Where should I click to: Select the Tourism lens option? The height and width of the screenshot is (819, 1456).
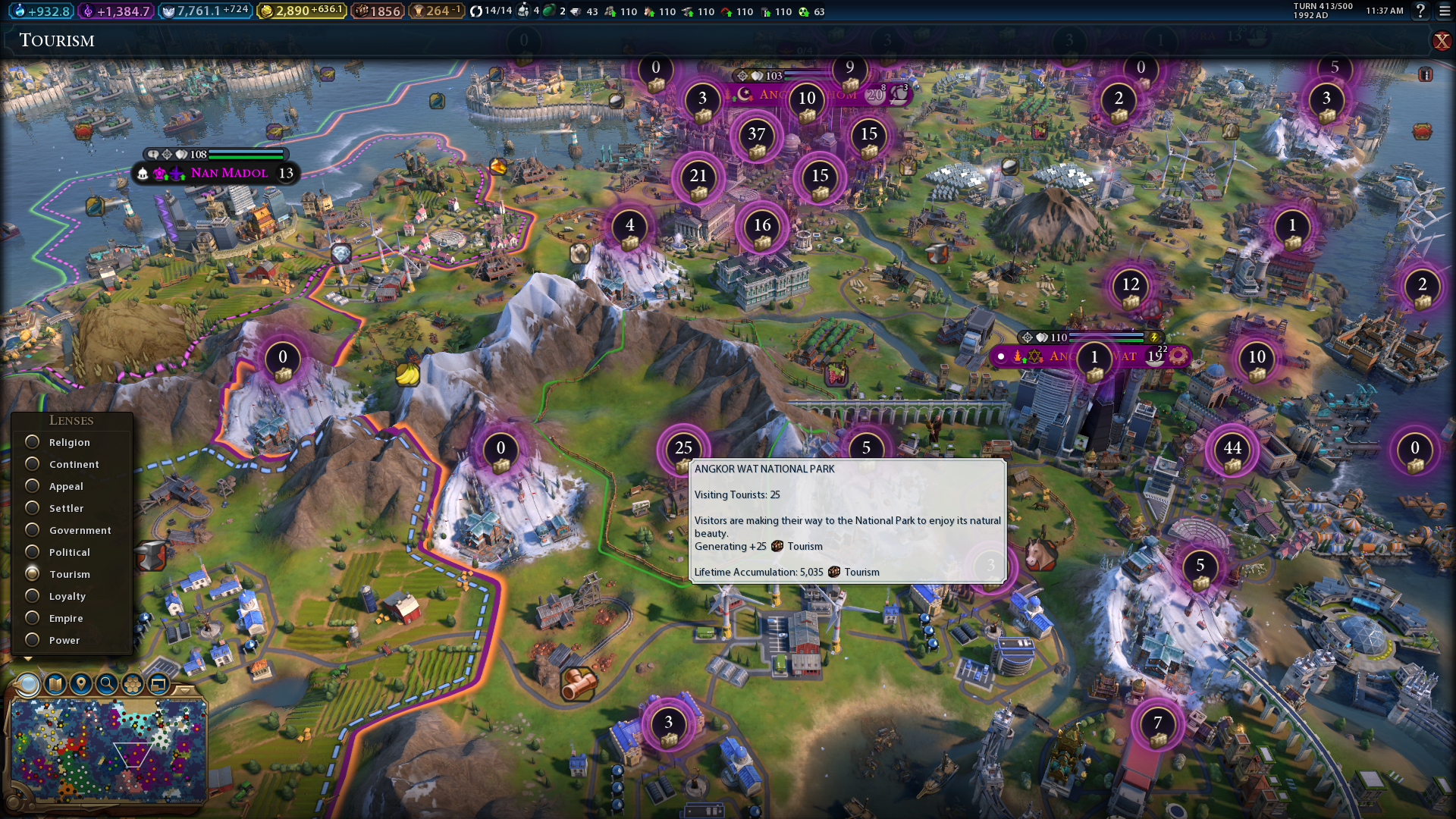pyautogui.click(x=33, y=574)
